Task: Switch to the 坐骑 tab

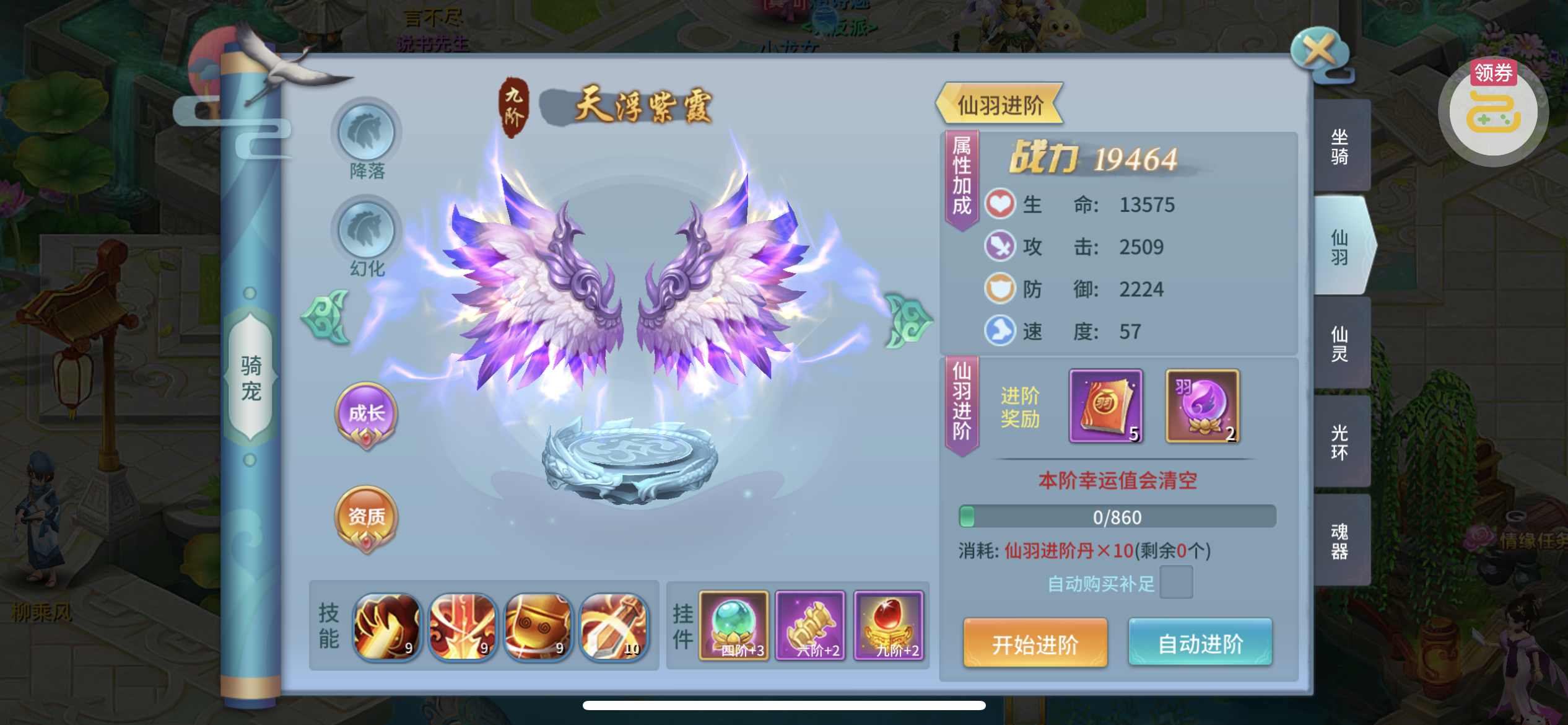Action: (x=1340, y=146)
